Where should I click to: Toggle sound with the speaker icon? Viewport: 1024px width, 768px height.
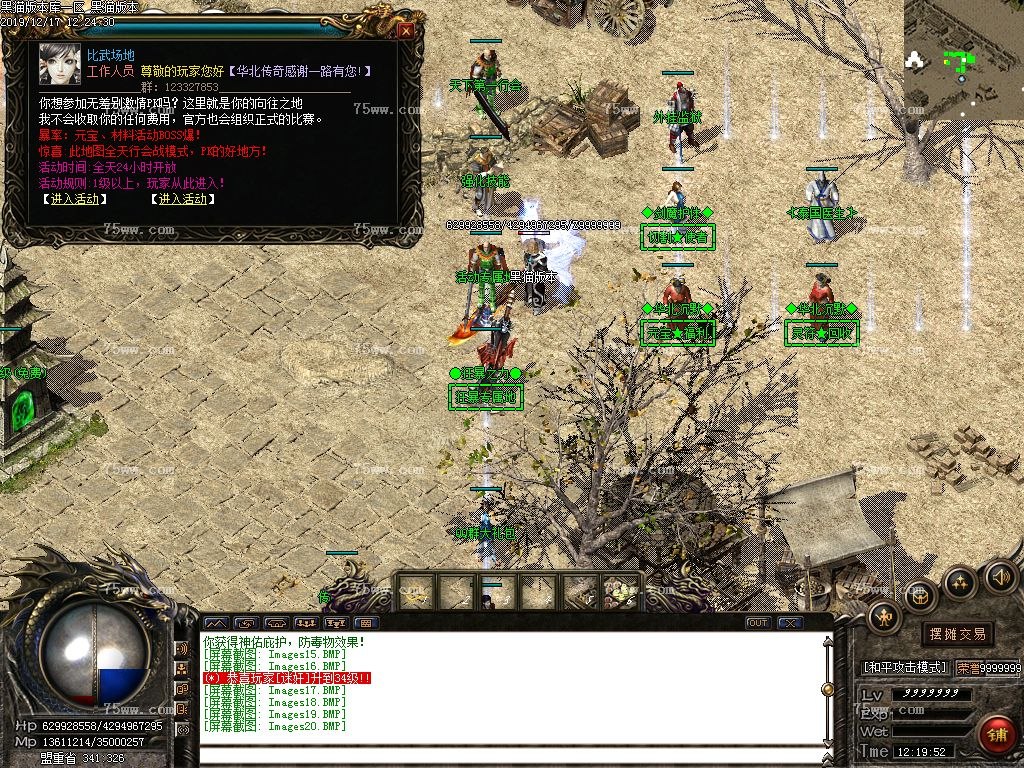[1000, 576]
